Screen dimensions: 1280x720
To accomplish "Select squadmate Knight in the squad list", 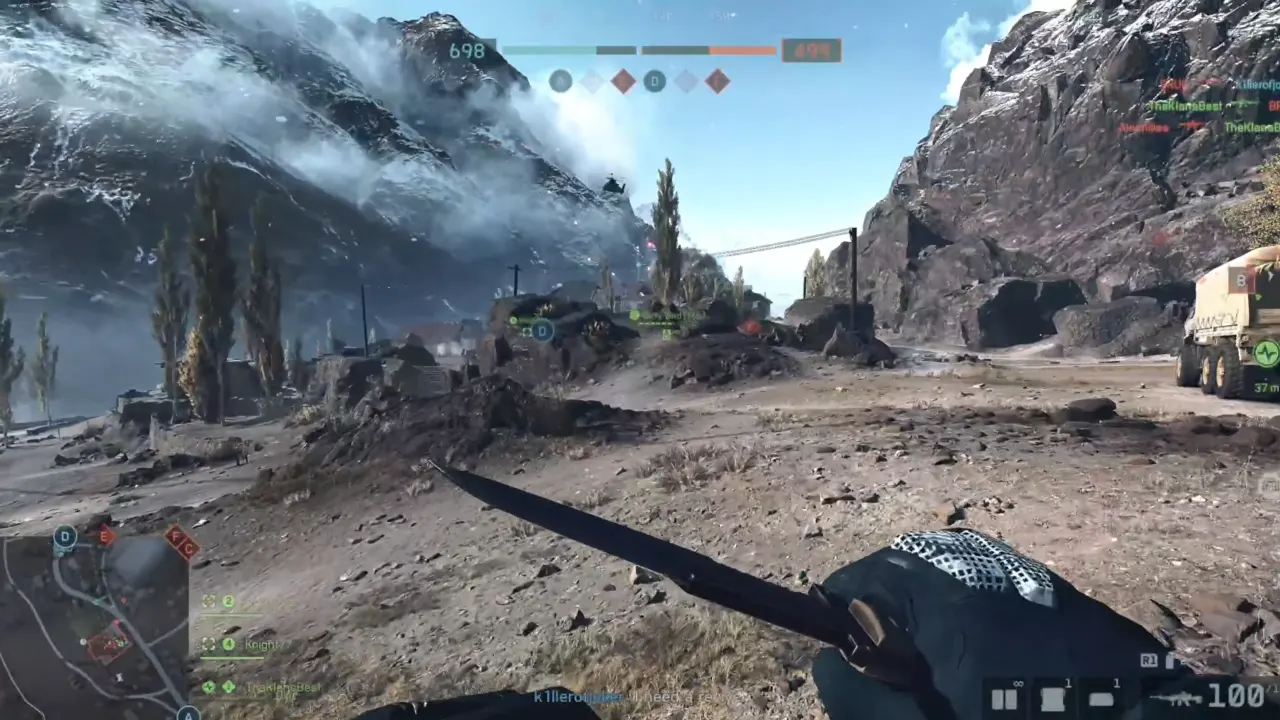I will [x=262, y=645].
